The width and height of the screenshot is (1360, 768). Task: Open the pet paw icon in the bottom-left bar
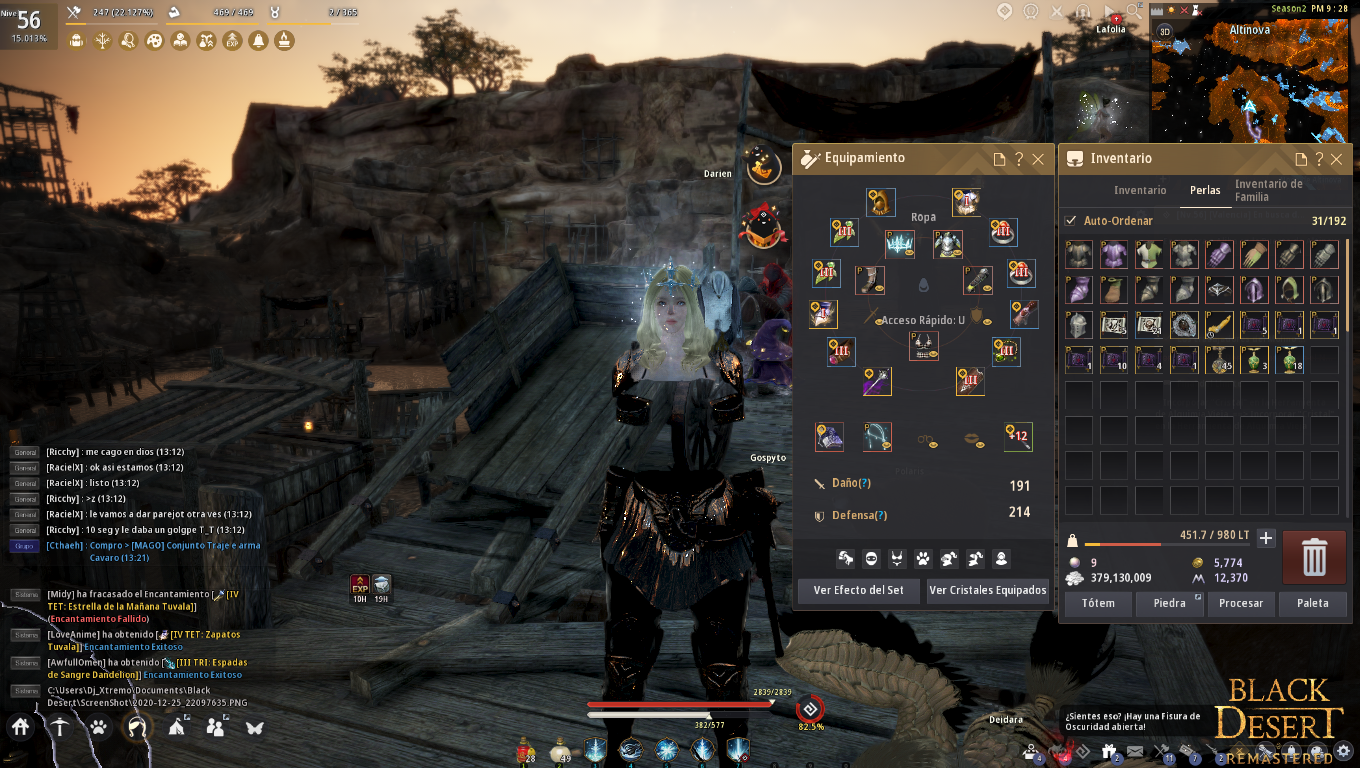click(98, 727)
